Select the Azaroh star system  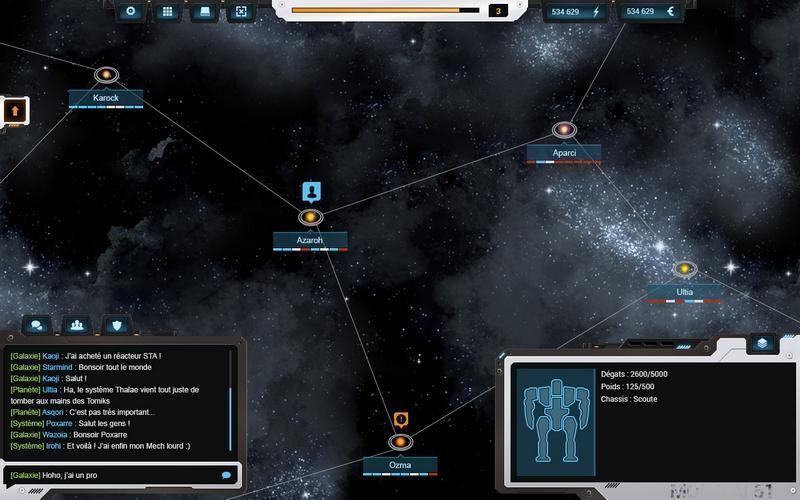pos(310,217)
